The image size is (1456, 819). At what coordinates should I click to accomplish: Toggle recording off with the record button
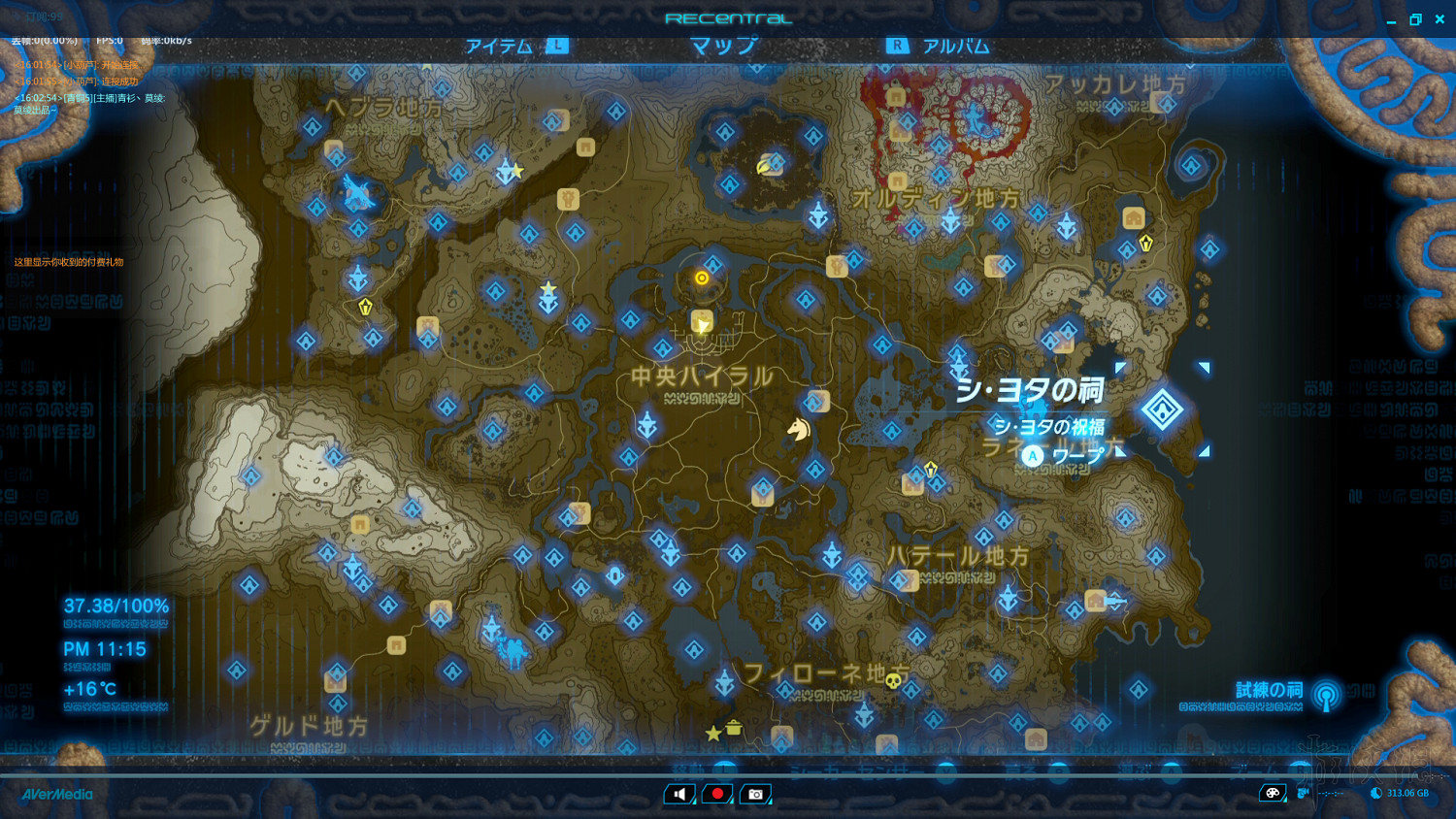716,794
